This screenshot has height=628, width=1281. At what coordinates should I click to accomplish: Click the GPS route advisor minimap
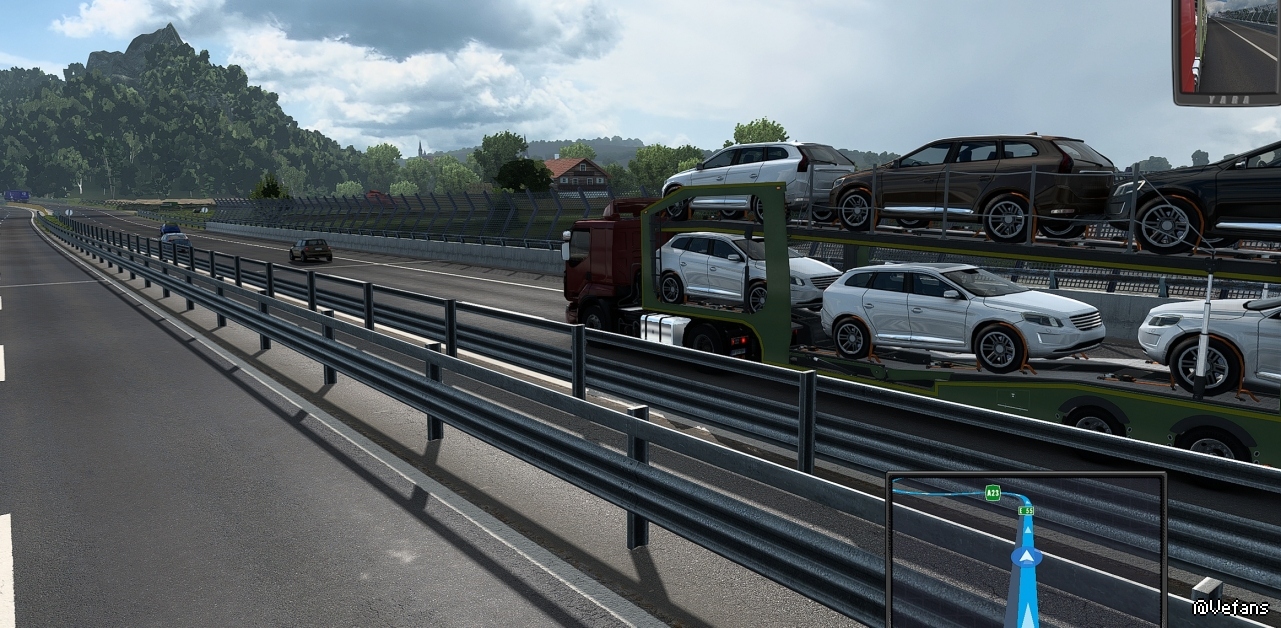click(x=1026, y=550)
